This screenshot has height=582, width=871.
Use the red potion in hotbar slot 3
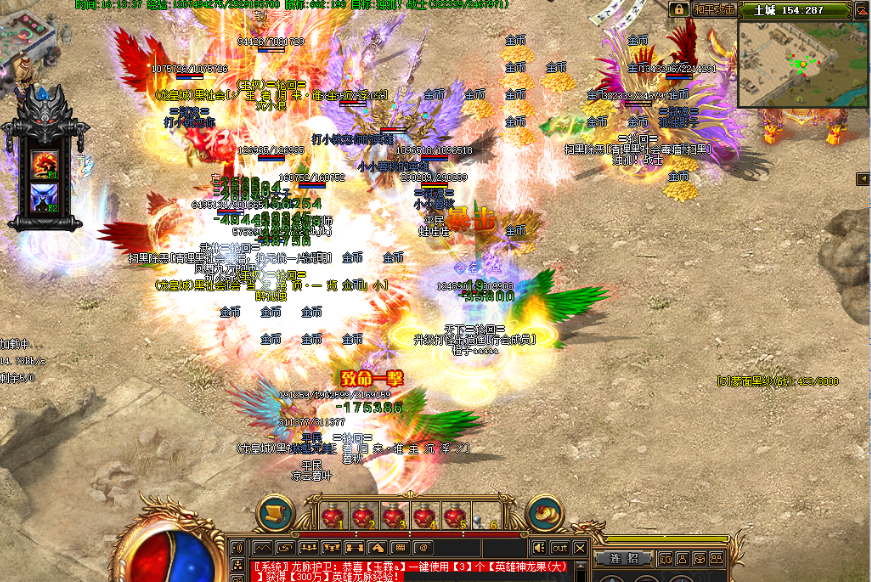pyautogui.click(x=393, y=516)
